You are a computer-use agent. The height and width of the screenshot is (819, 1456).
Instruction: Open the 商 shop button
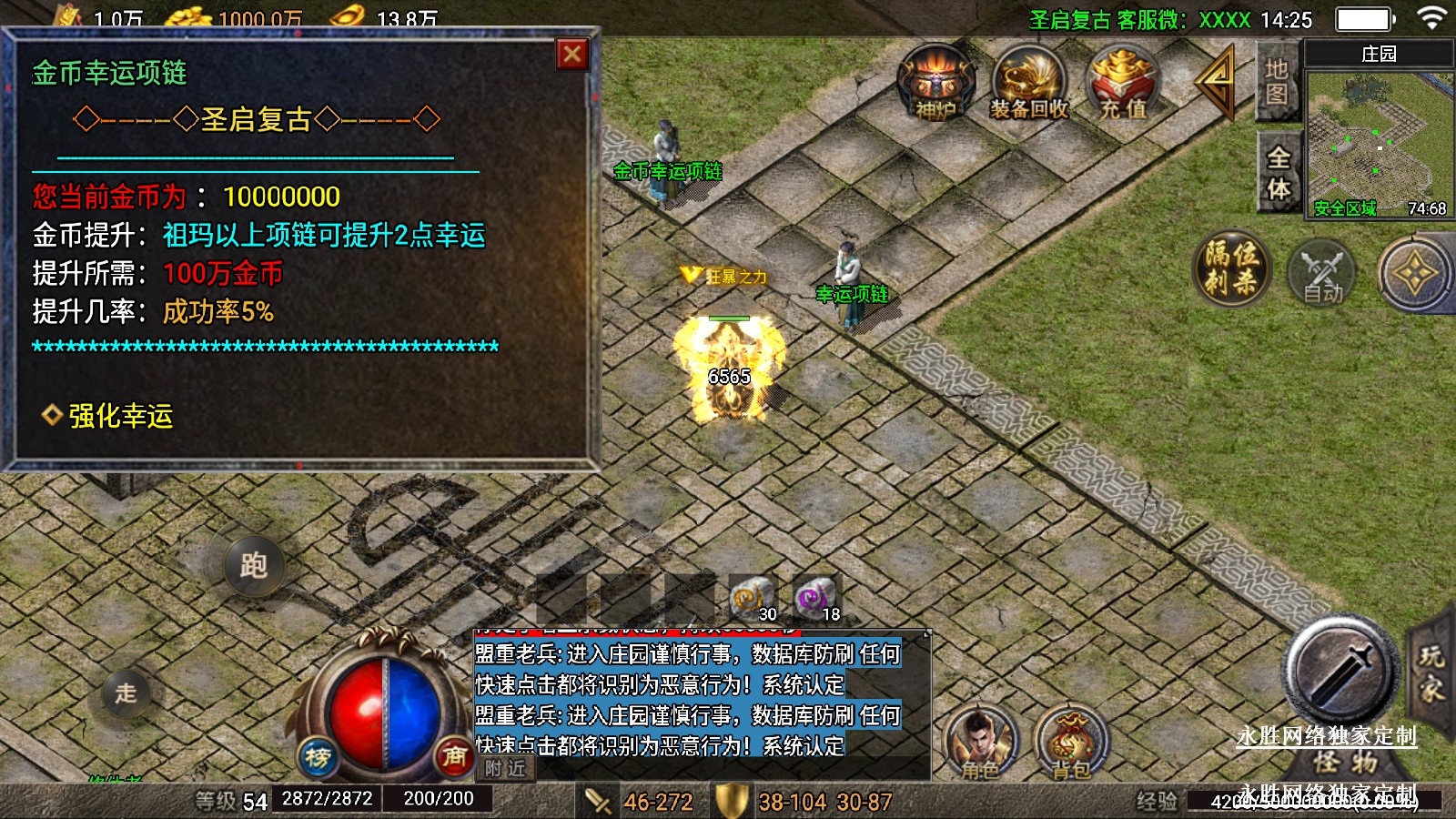[x=454, y=756]
